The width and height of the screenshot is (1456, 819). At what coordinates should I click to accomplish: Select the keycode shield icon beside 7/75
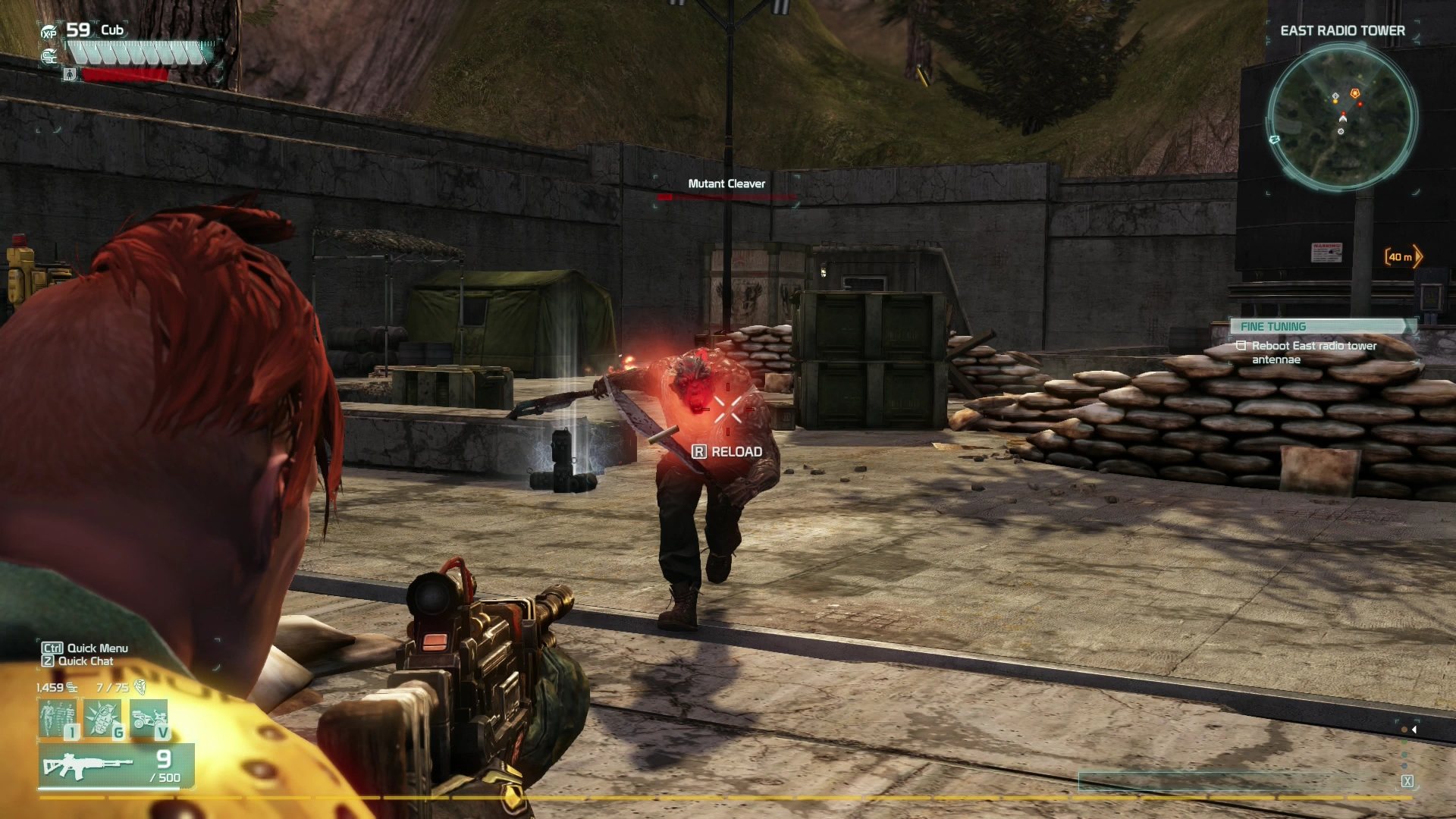tap(140, 686)
